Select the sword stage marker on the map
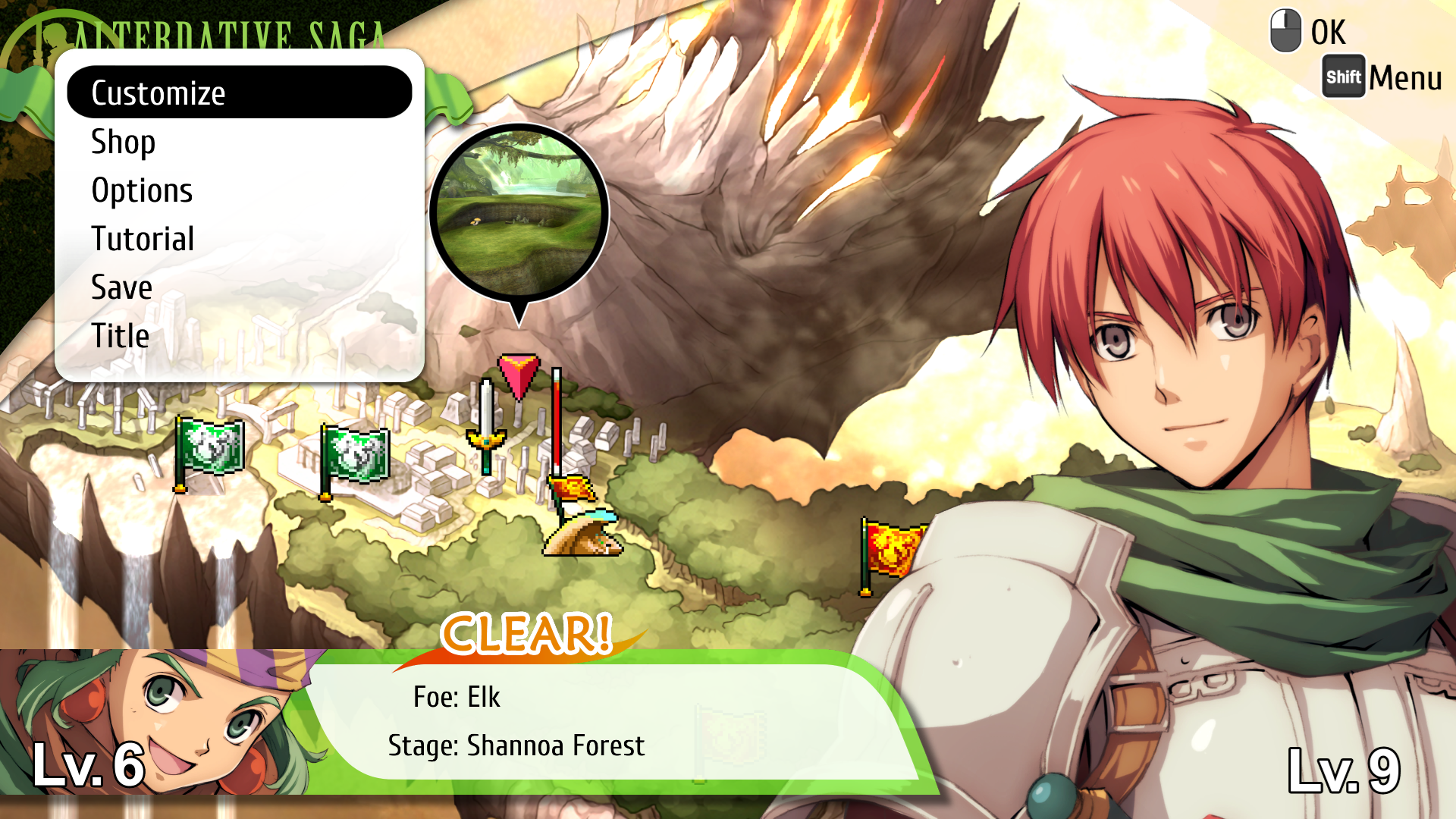This screenshot has height=819, width=1456. point(486,426)
